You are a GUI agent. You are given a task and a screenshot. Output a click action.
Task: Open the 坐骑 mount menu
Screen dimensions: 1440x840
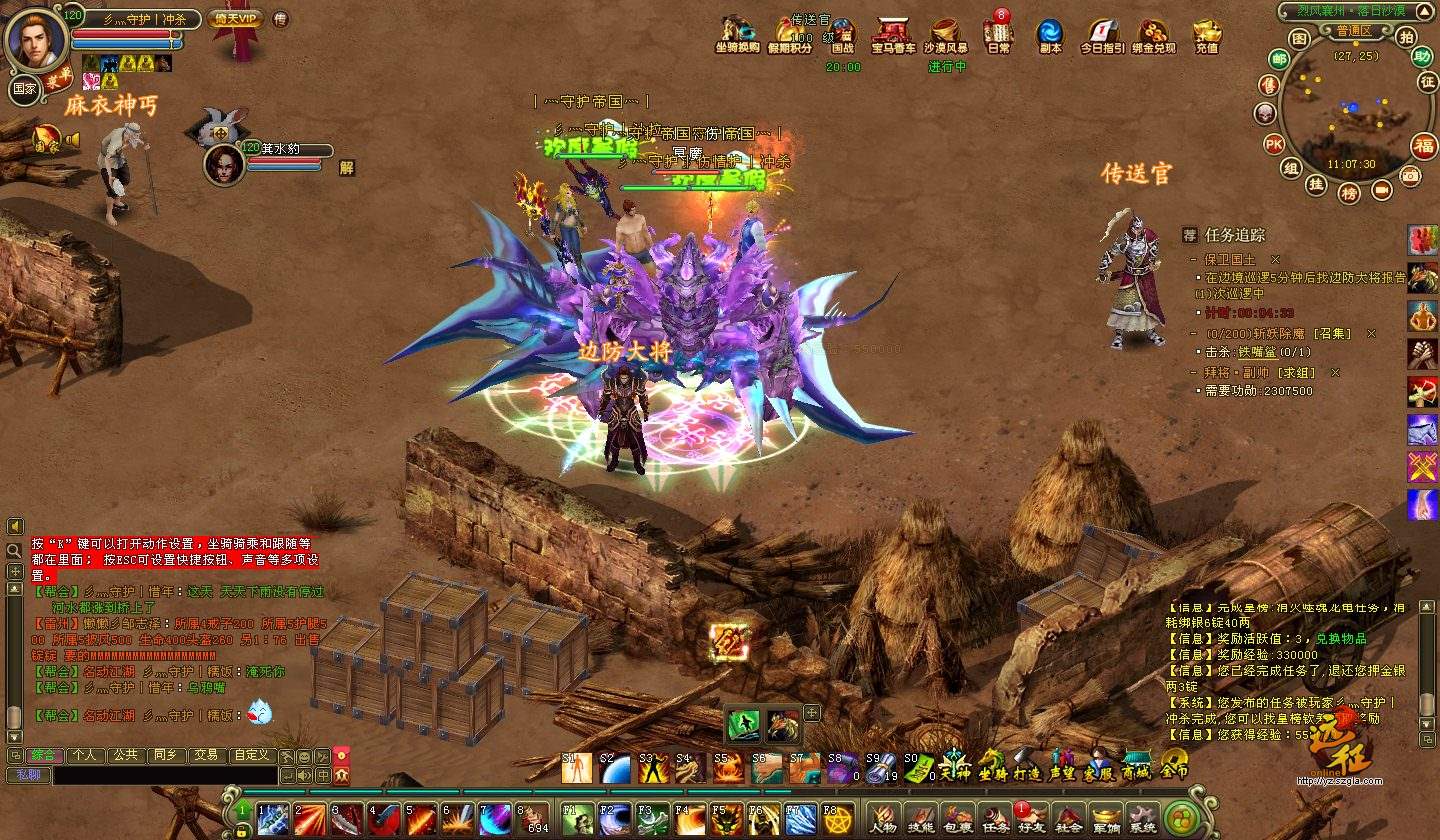click(x=992, y=767)
